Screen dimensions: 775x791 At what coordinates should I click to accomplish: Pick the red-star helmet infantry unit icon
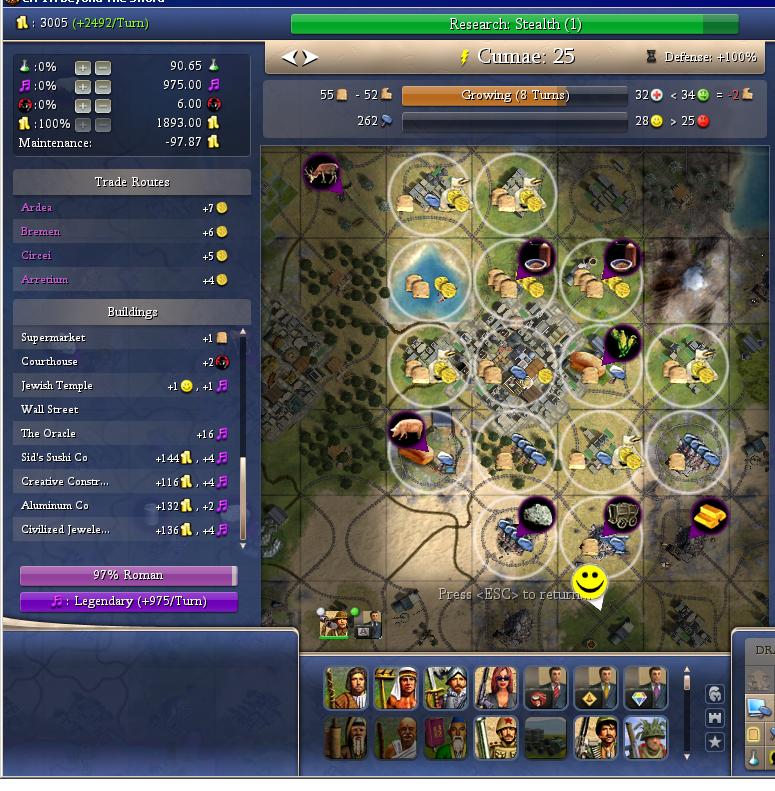pos(496,739)
